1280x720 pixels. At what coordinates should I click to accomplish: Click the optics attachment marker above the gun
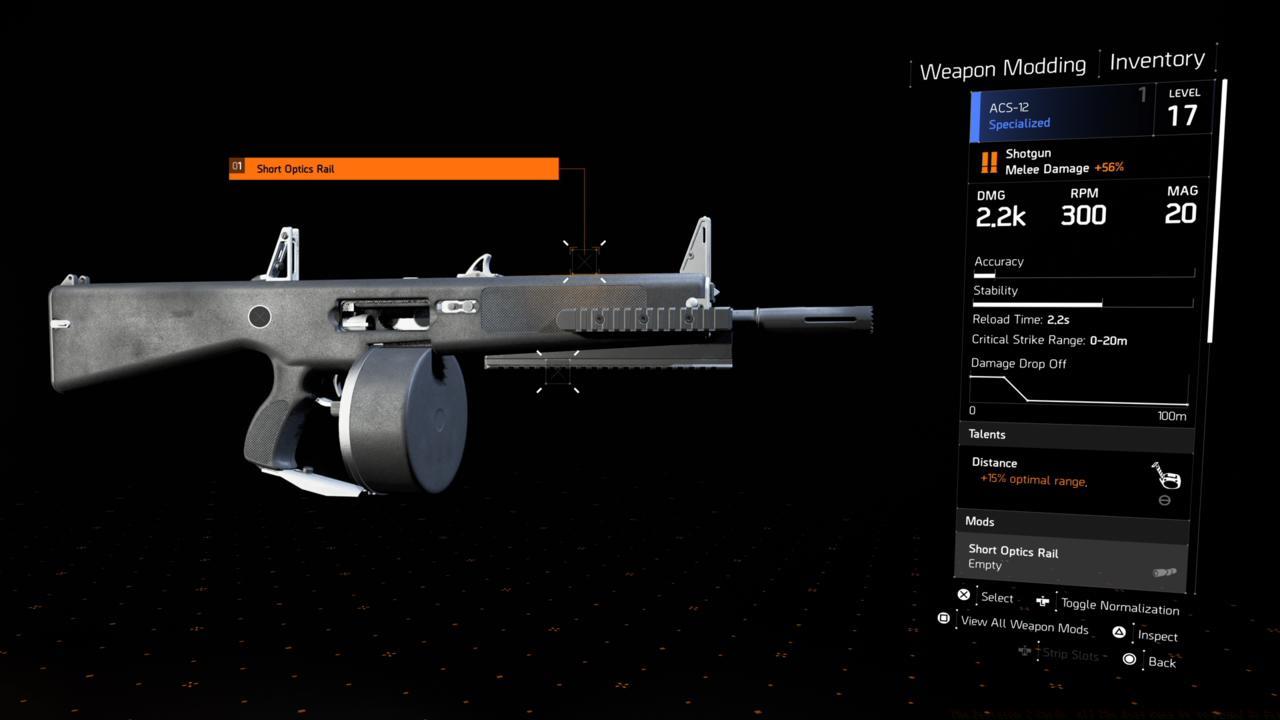[x=584, y=261]
